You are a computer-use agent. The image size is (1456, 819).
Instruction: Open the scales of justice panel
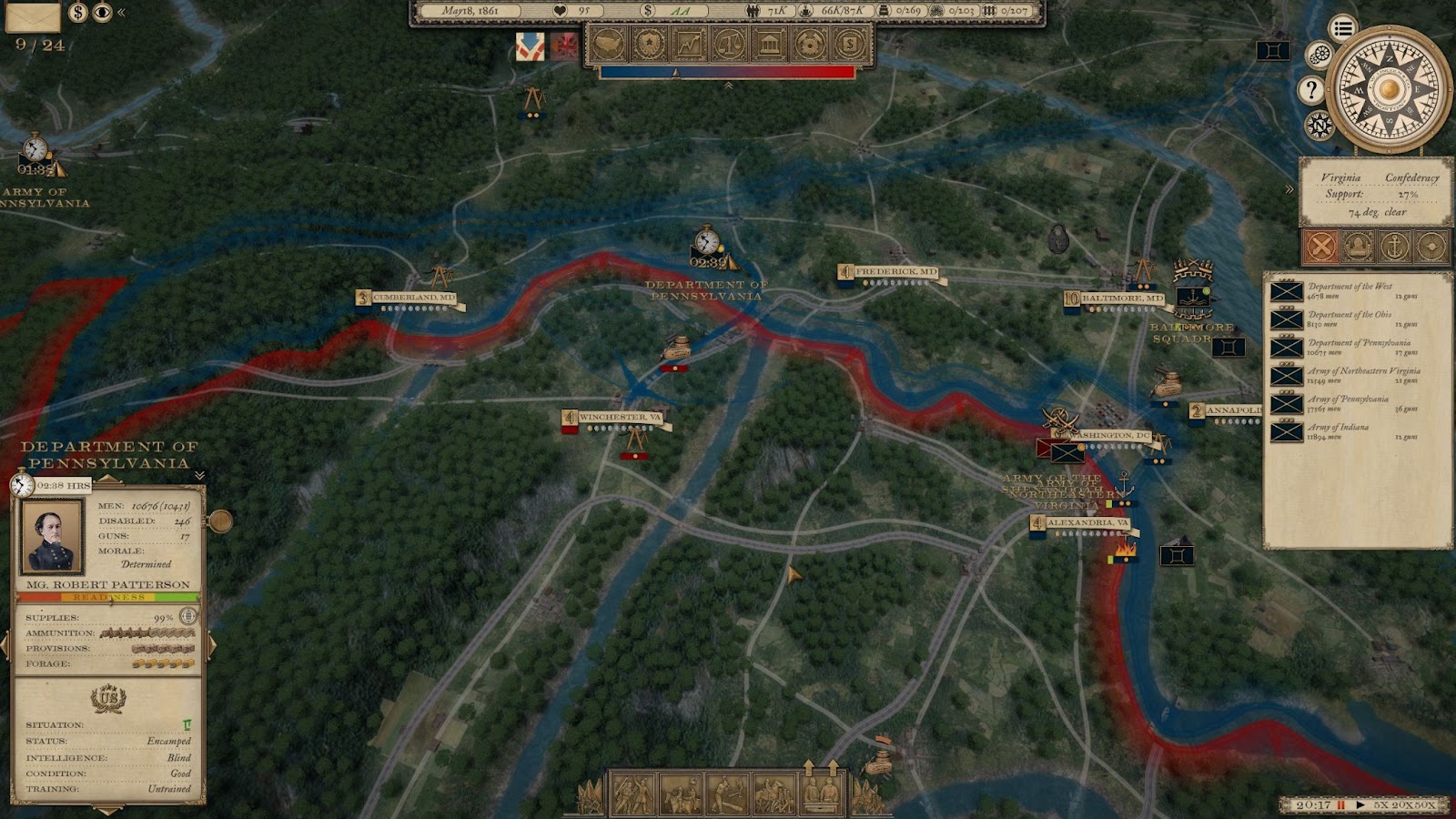[729, 44]
